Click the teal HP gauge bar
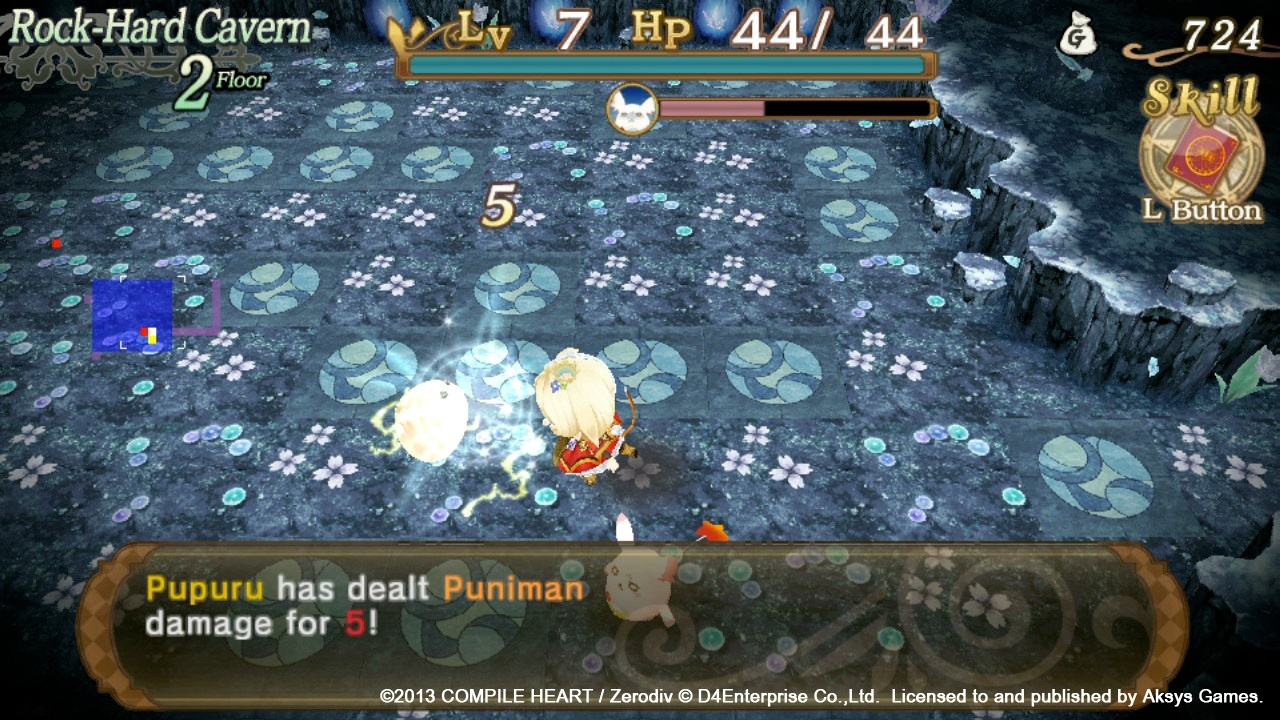Screen dimensions: 1280x720 click(x=665, y=62)
